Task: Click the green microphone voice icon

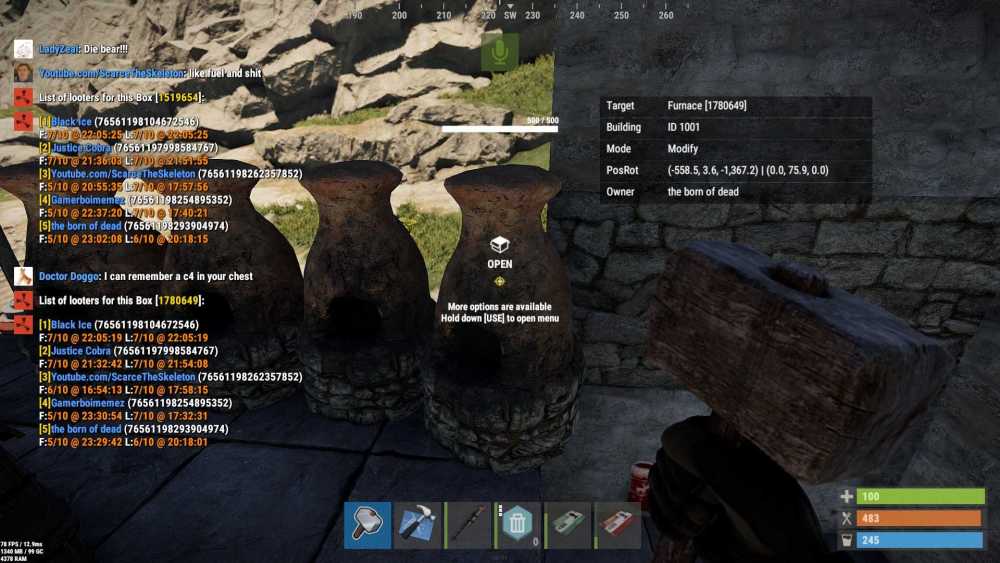Action: click(499, 51)
